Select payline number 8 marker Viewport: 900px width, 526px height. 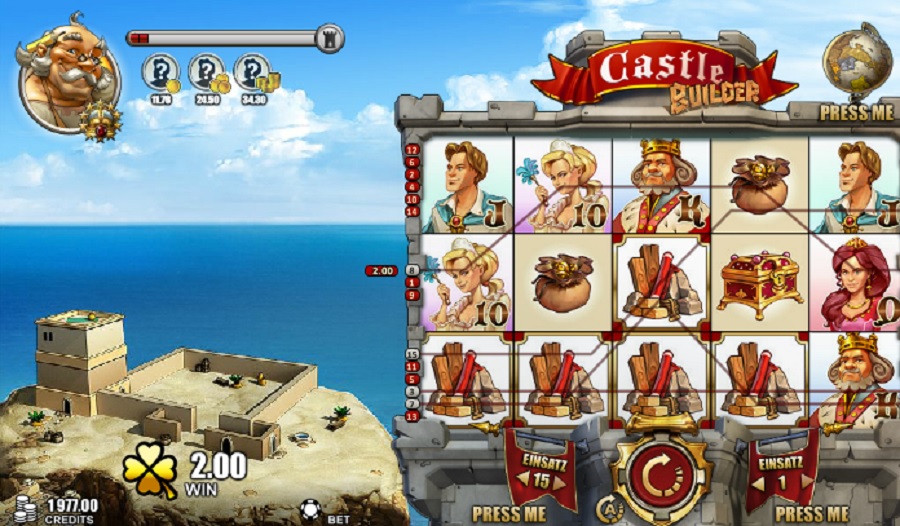412,271
